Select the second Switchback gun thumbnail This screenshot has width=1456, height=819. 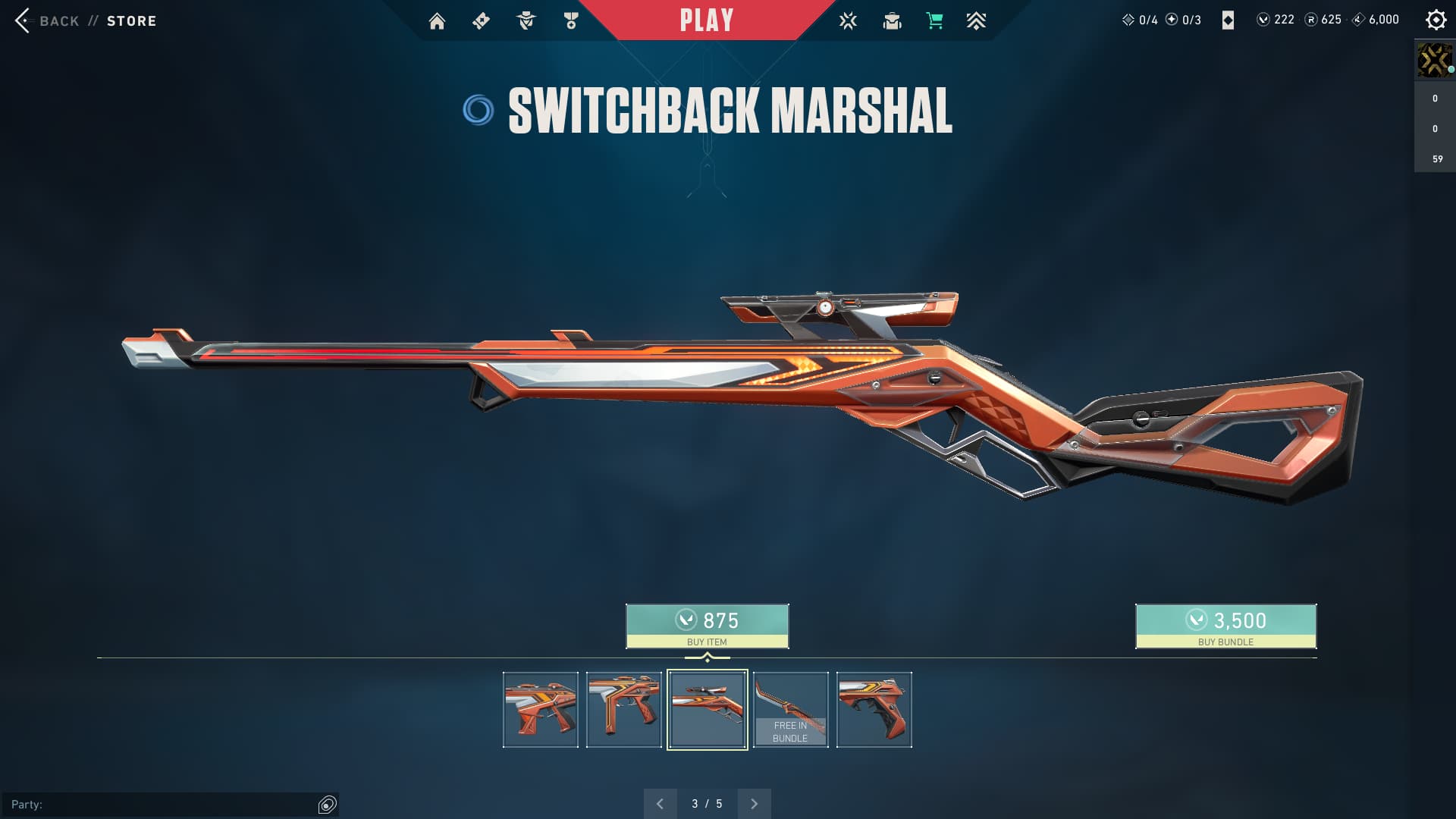coord(624,710)
